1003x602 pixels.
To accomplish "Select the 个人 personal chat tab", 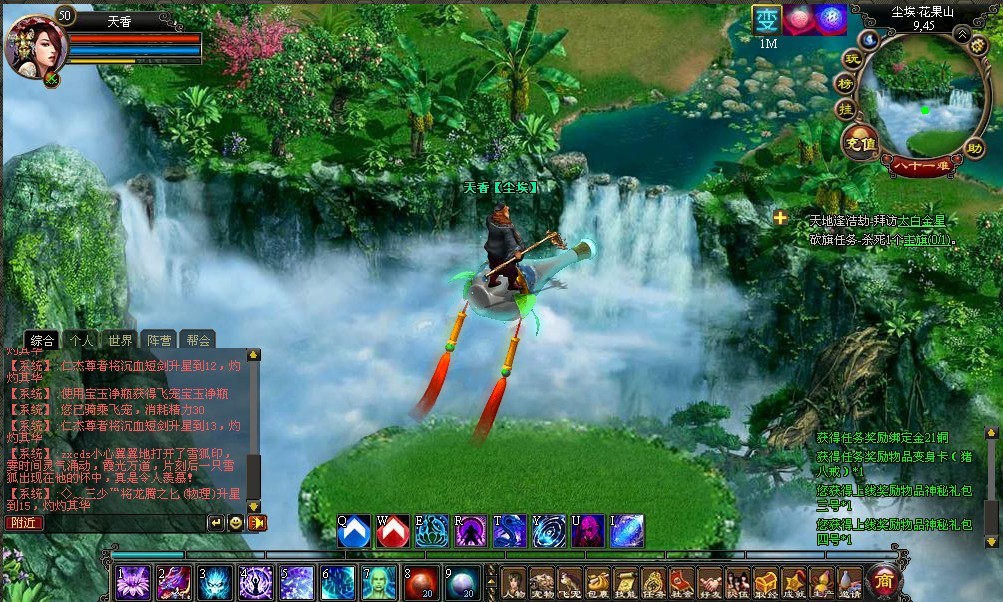I will click(82, 340).
